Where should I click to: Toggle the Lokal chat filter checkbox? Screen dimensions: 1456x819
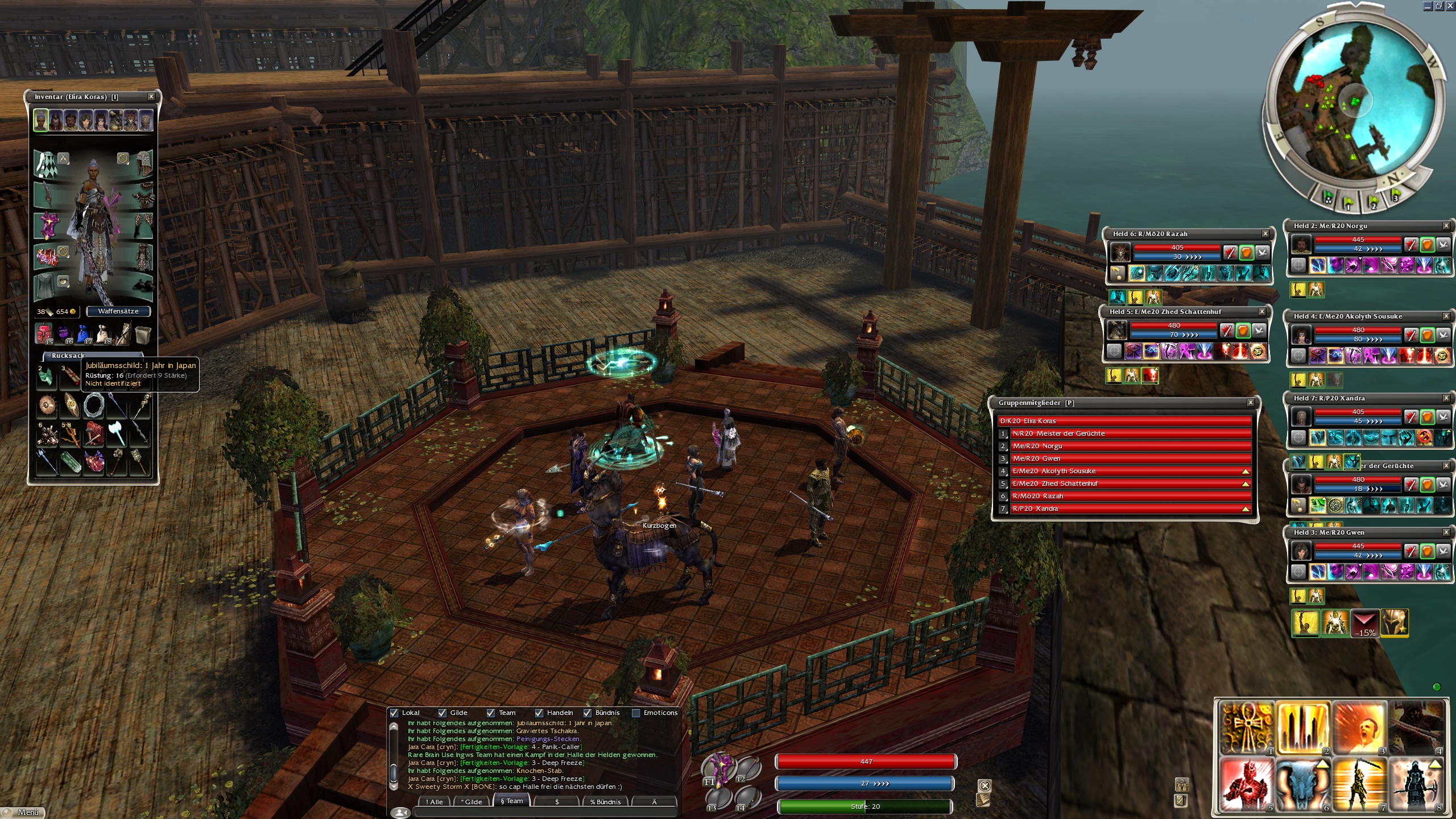coord(394,713)
